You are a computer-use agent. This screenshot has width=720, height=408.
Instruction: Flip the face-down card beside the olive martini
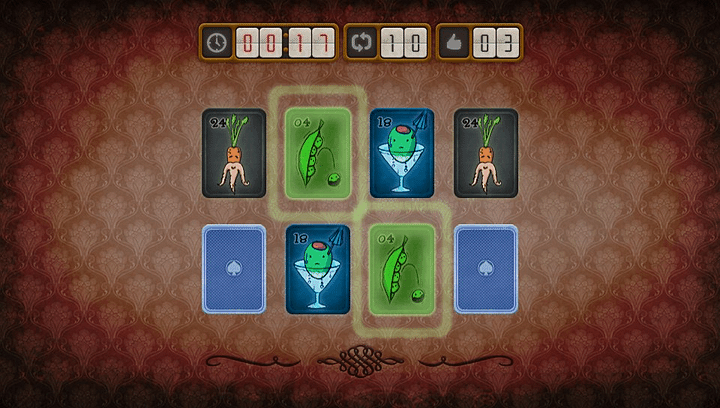(x=234, y=269)
